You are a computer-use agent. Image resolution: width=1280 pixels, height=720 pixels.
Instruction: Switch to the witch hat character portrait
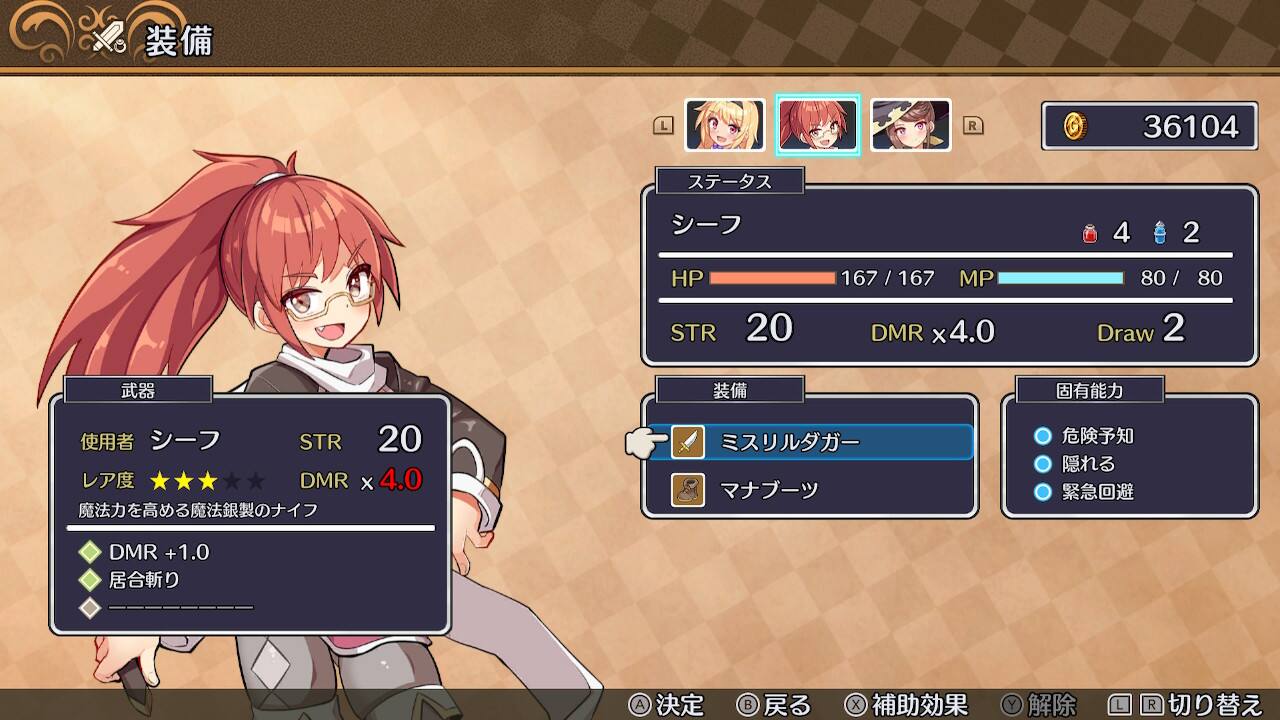point(910,125)
